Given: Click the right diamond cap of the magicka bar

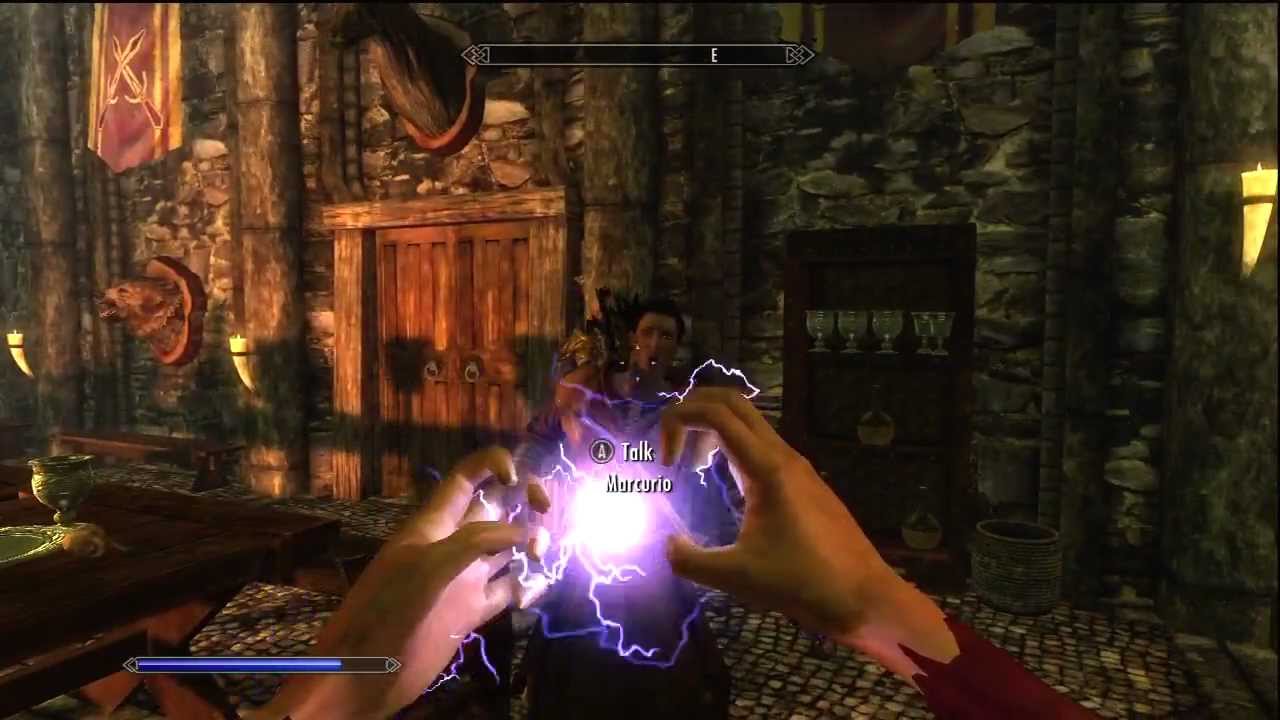Looking at the screenshot, I should [x=392, y=665].
